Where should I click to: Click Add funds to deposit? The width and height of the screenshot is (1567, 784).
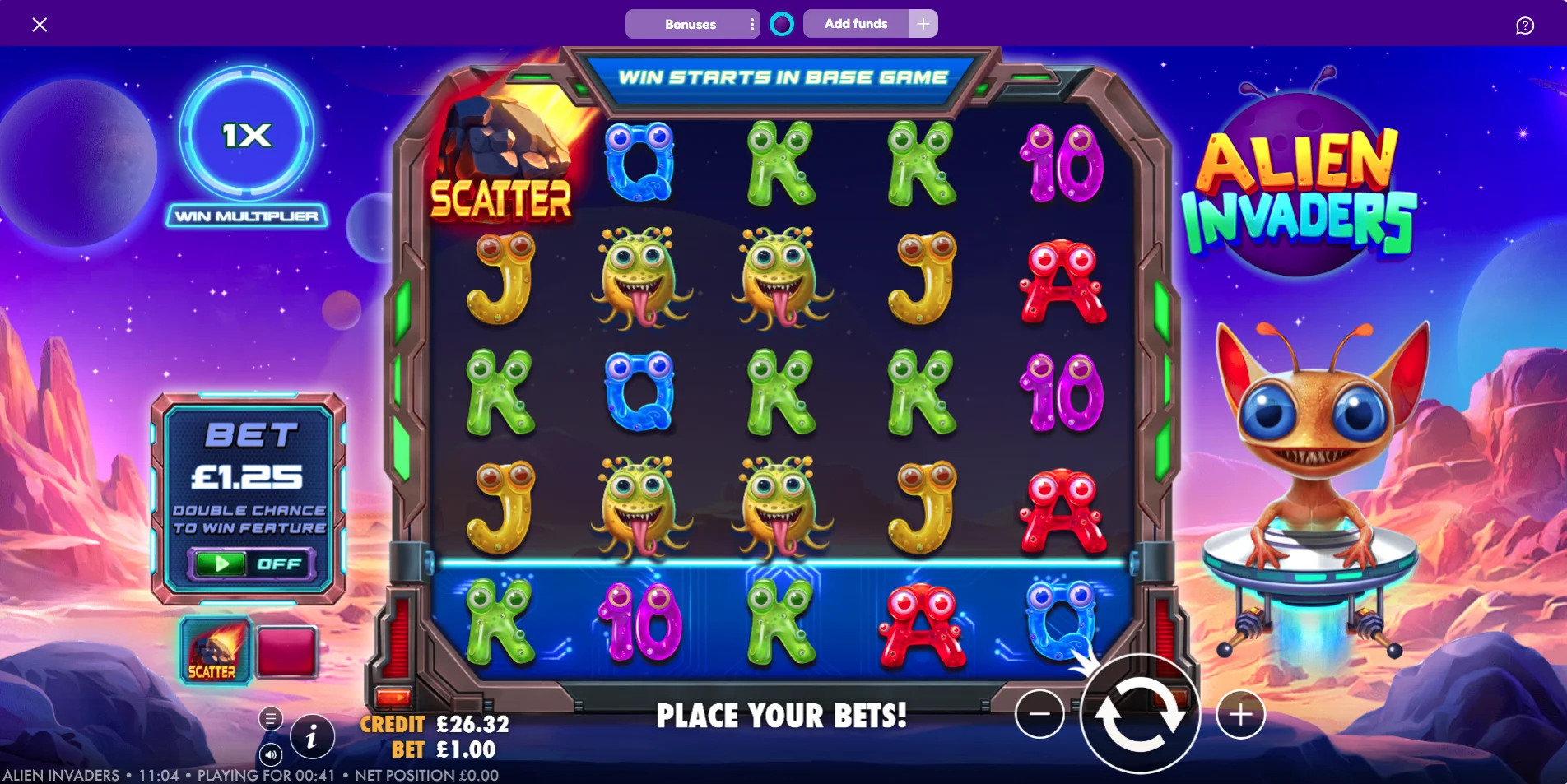pyautogui.click(x=856, y=24)
